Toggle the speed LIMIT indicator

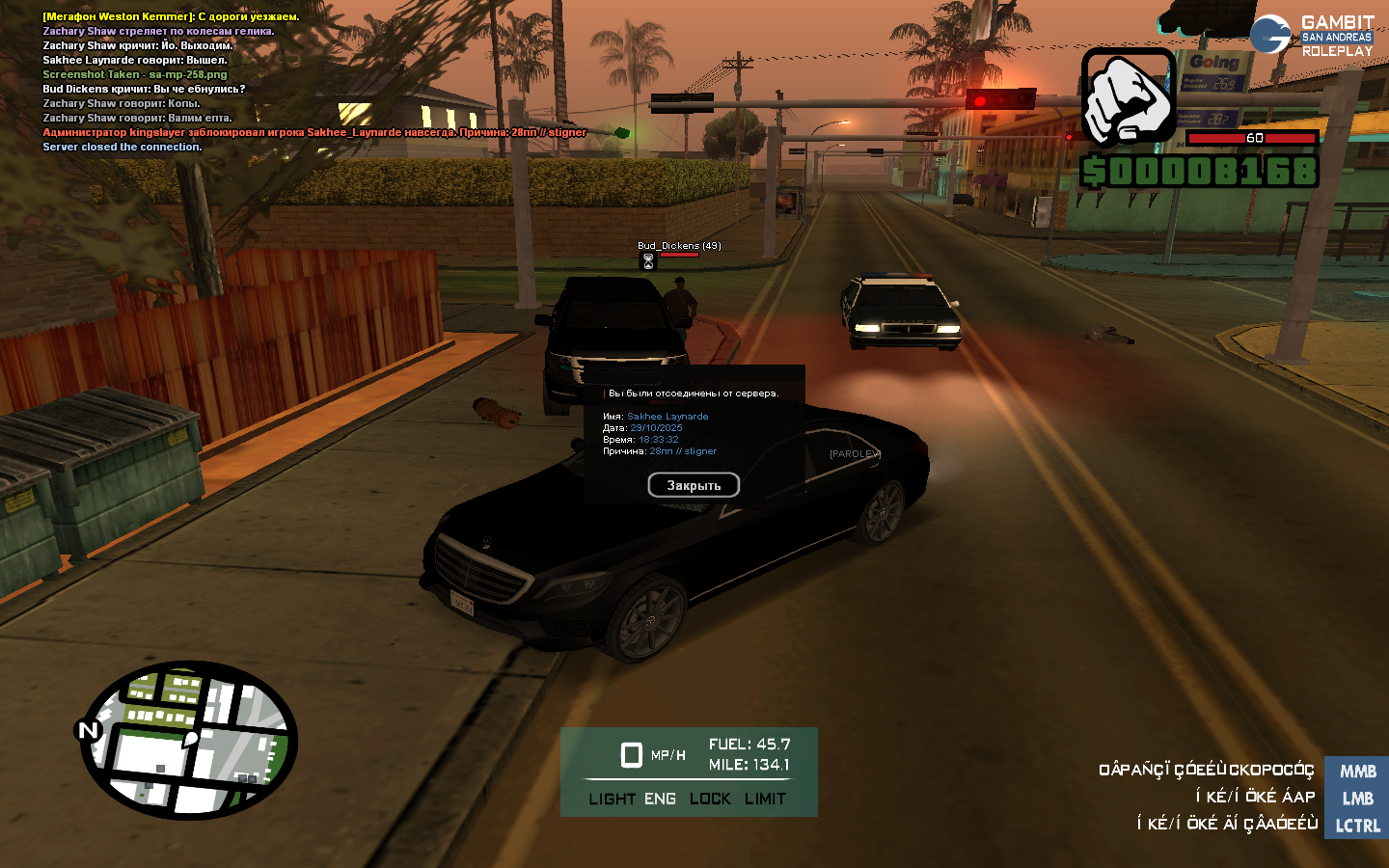pos(765,799)
